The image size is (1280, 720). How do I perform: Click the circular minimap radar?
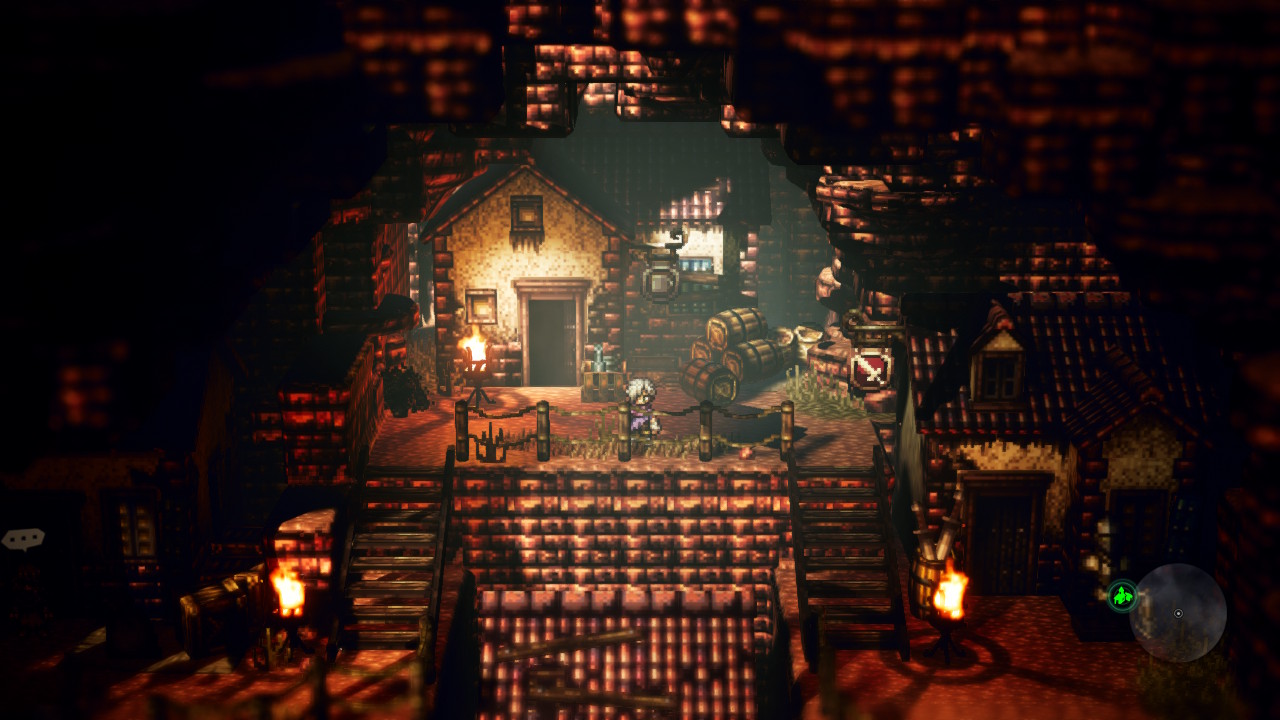click(1178, 612)
